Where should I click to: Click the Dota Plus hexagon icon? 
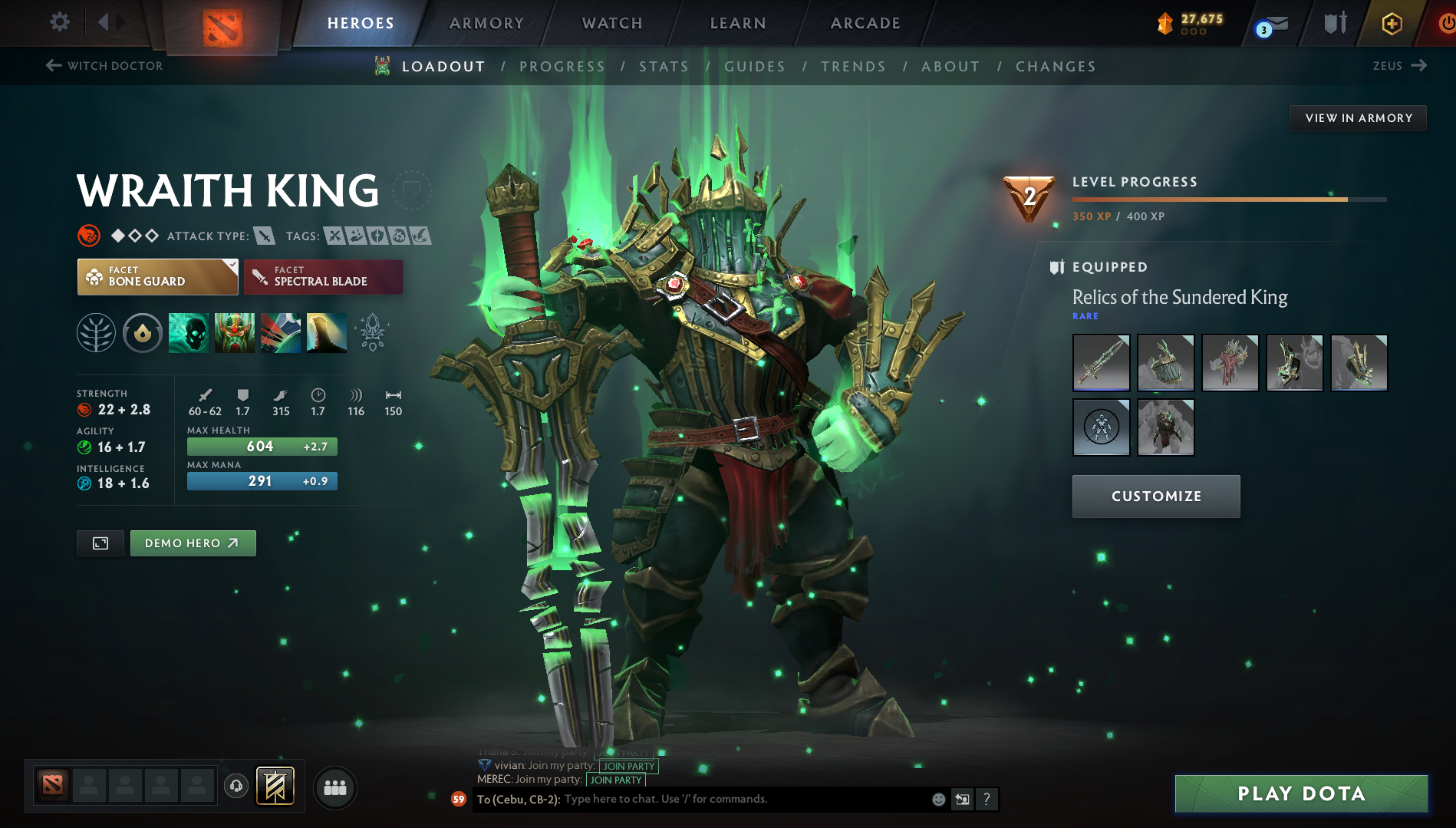coord(1391,23)
